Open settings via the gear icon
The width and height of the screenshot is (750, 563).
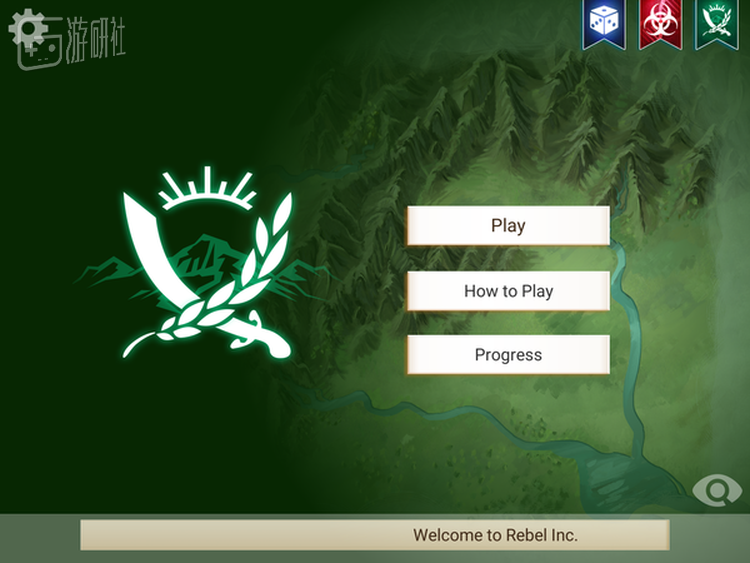[x=27, y=27]
